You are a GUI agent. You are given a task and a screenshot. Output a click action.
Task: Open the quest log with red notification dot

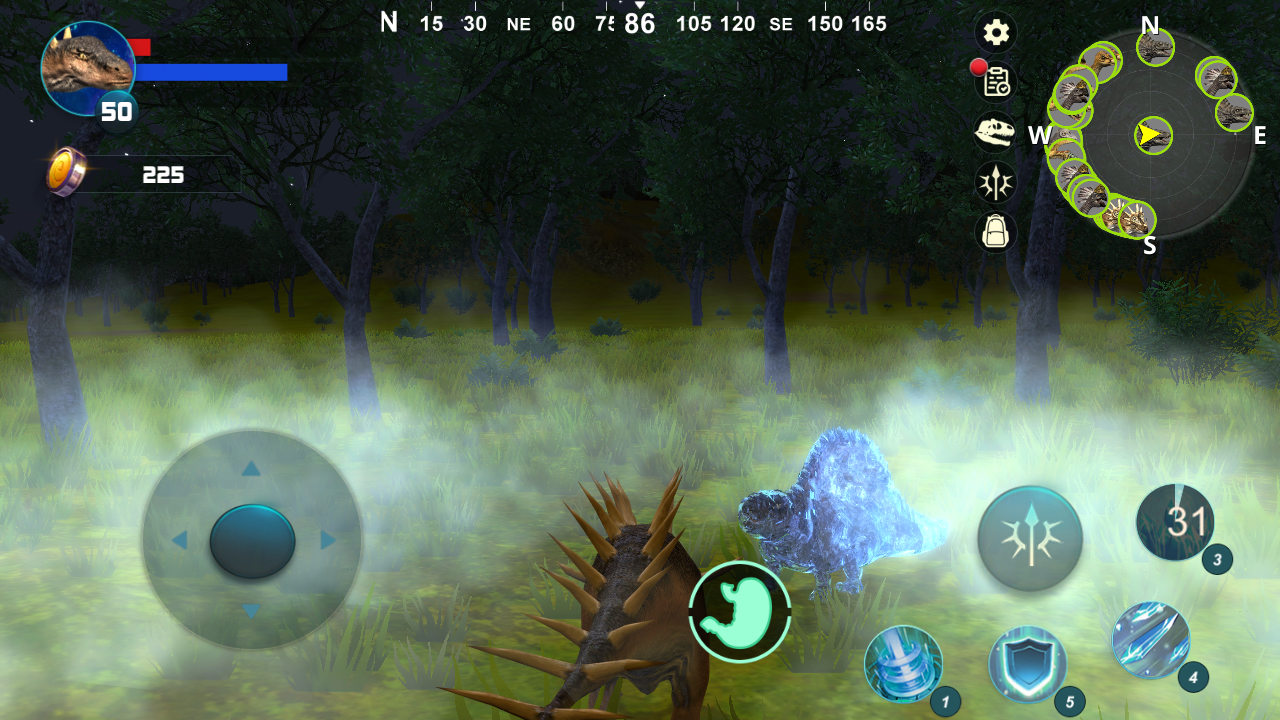click(995, 82)
